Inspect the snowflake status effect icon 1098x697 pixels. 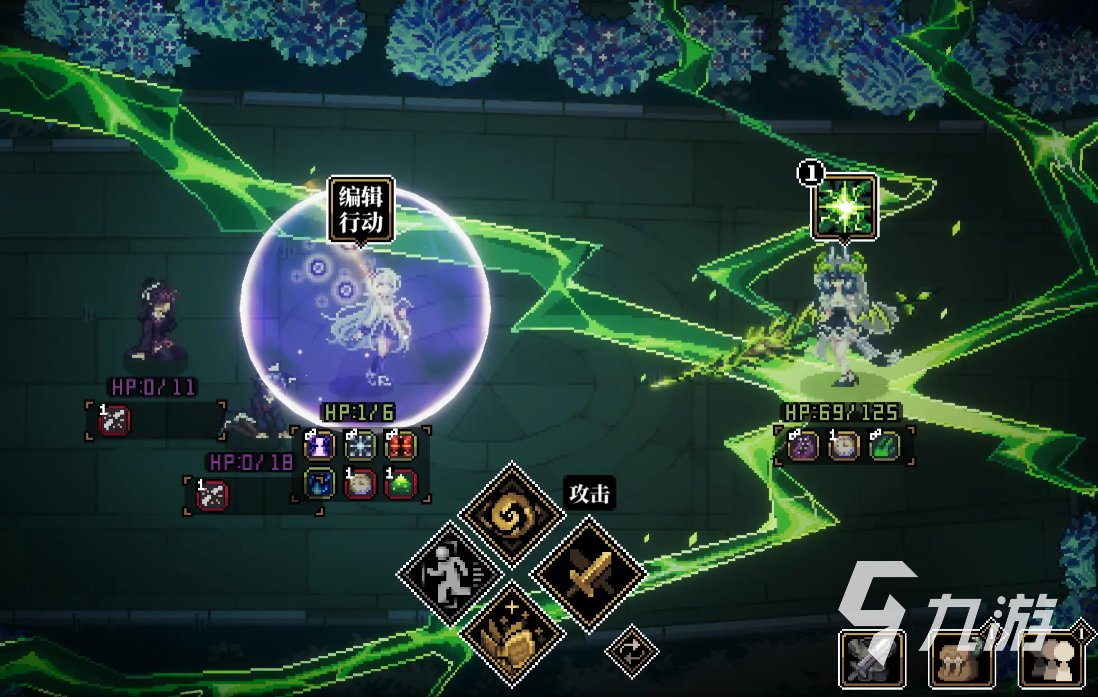(x=360, y=445)
